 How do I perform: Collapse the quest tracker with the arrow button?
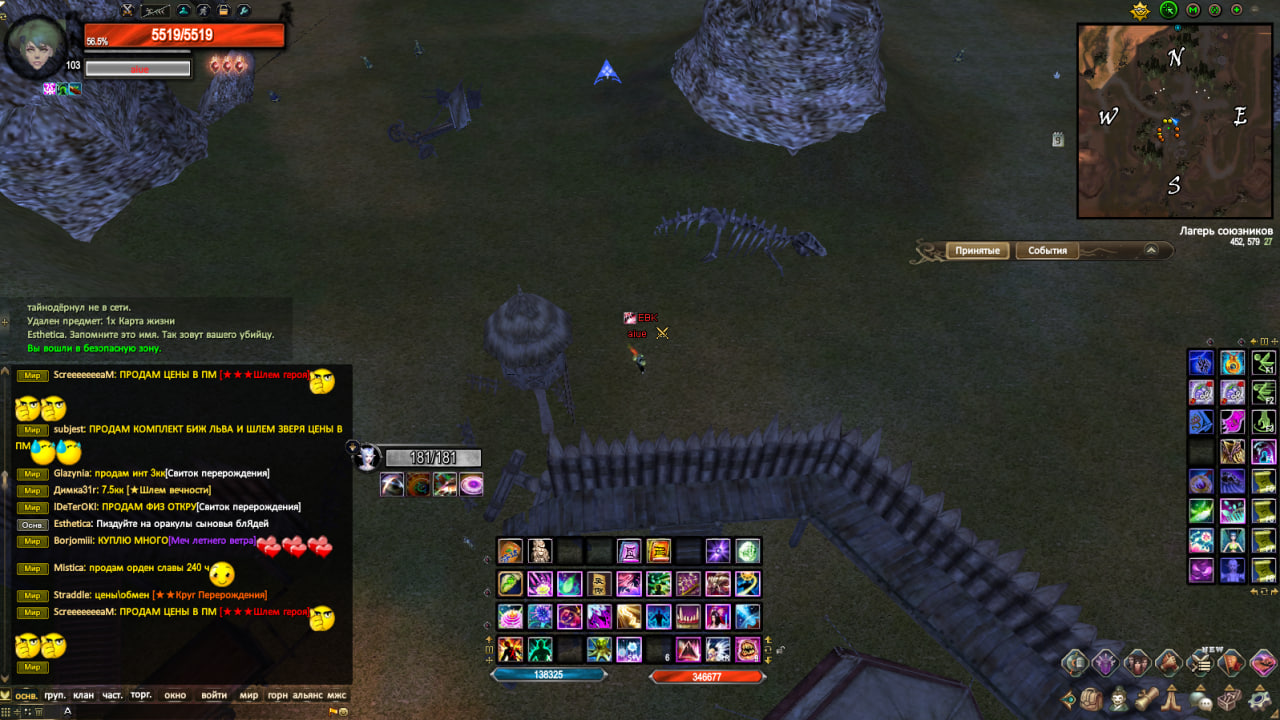point(1151,251)
